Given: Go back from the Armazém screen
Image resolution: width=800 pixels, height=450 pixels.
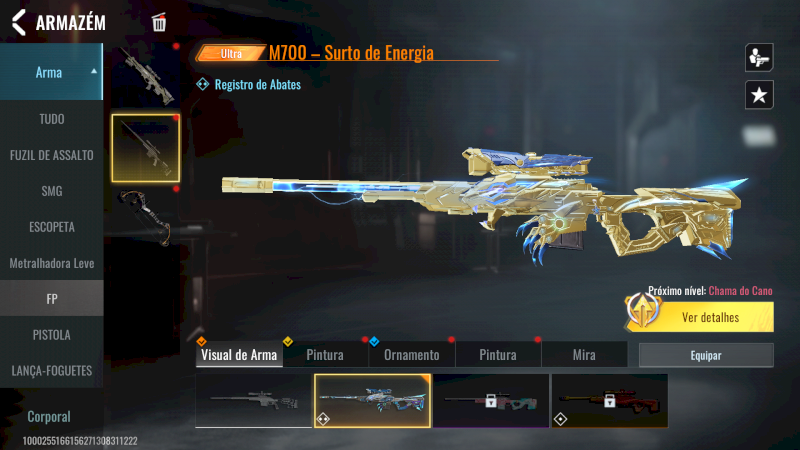Looking at the screenshot, I should tap(18, 22).
